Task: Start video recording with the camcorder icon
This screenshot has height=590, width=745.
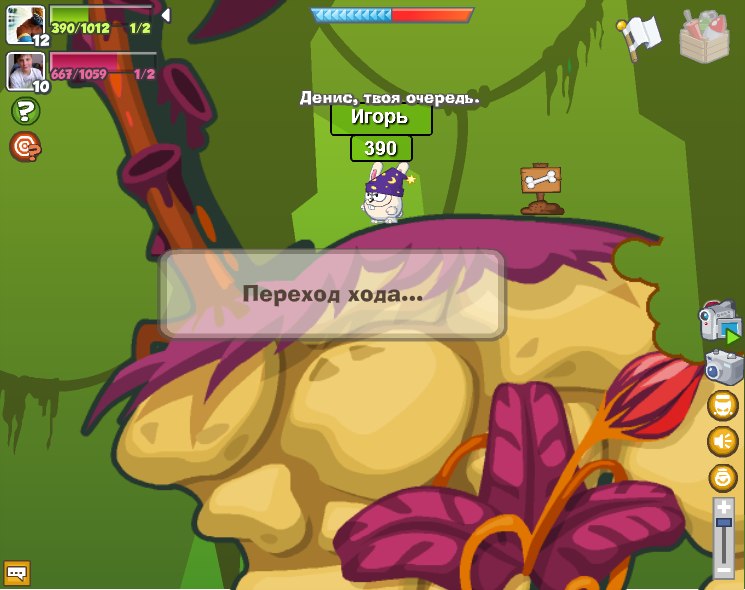Action: click(720, 323)
